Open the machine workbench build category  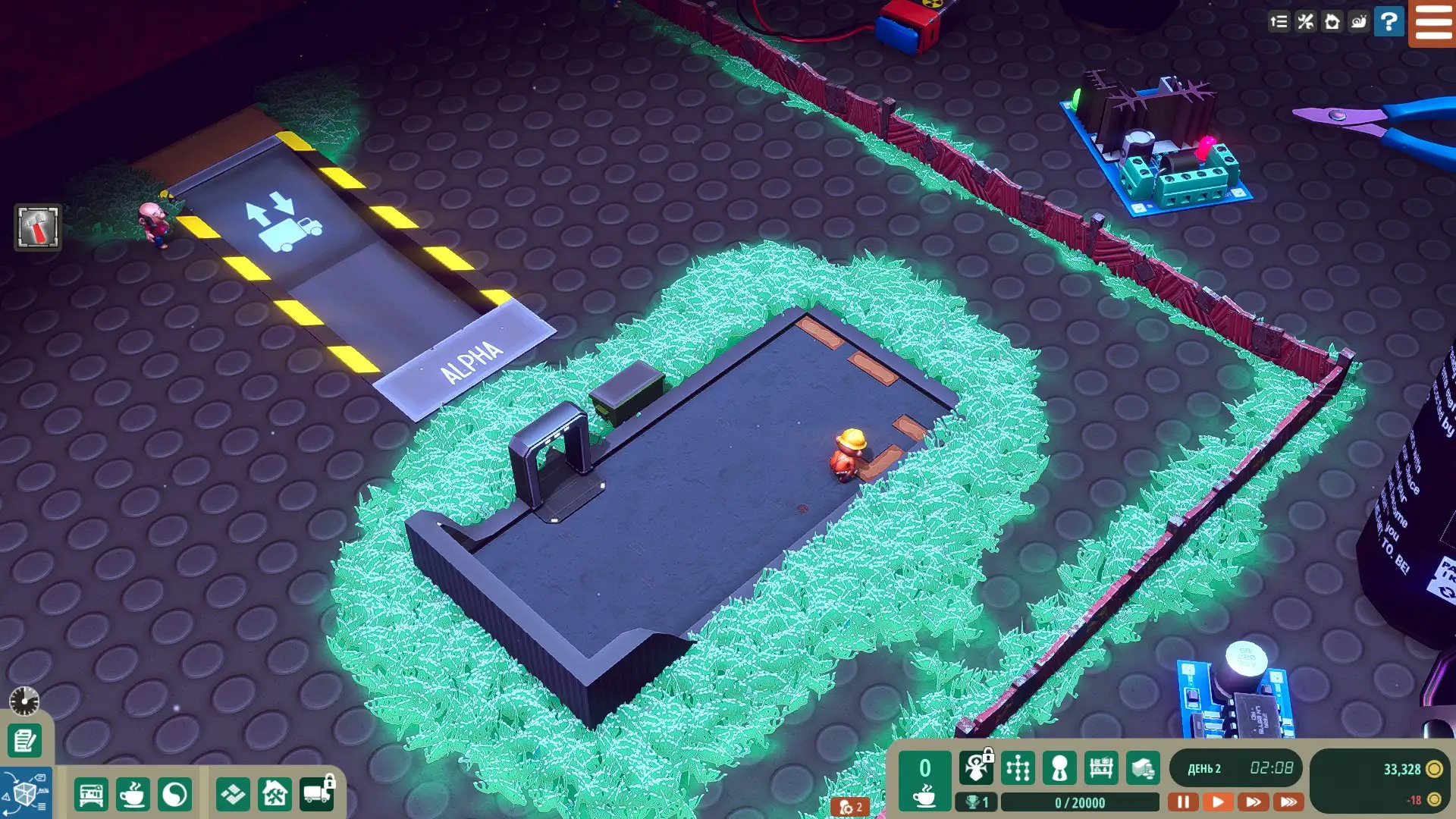(x=91, y=795)
